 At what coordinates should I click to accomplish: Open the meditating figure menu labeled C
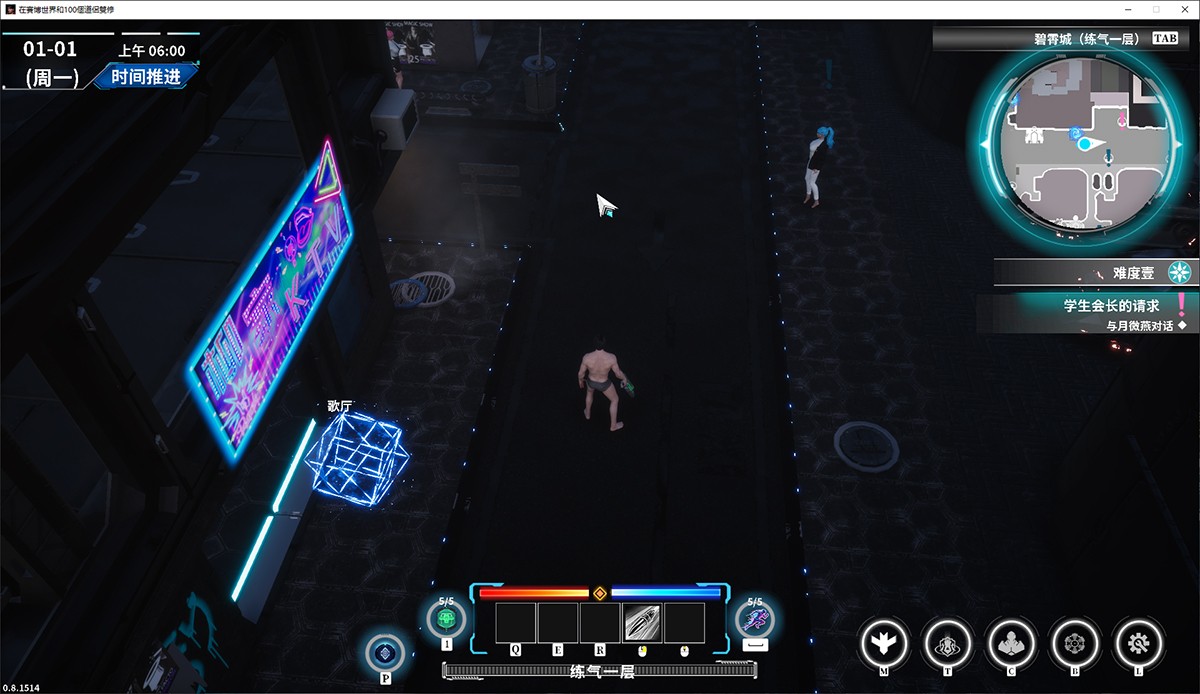[1011, 642]
